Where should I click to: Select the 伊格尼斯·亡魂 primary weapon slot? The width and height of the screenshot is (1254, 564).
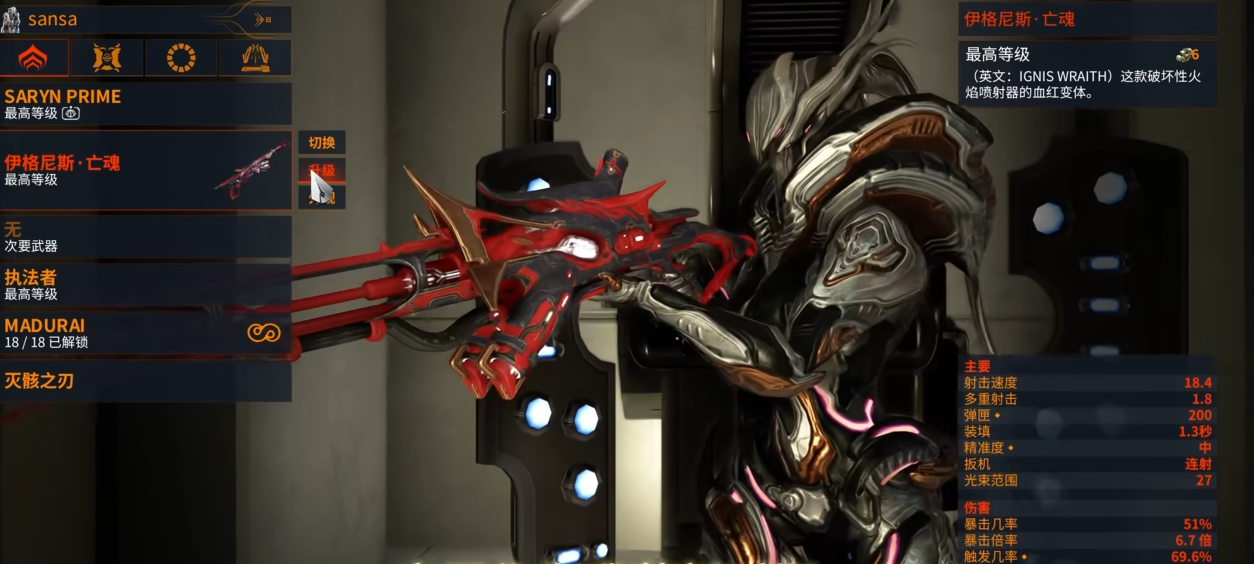click(x=146, y=170)
